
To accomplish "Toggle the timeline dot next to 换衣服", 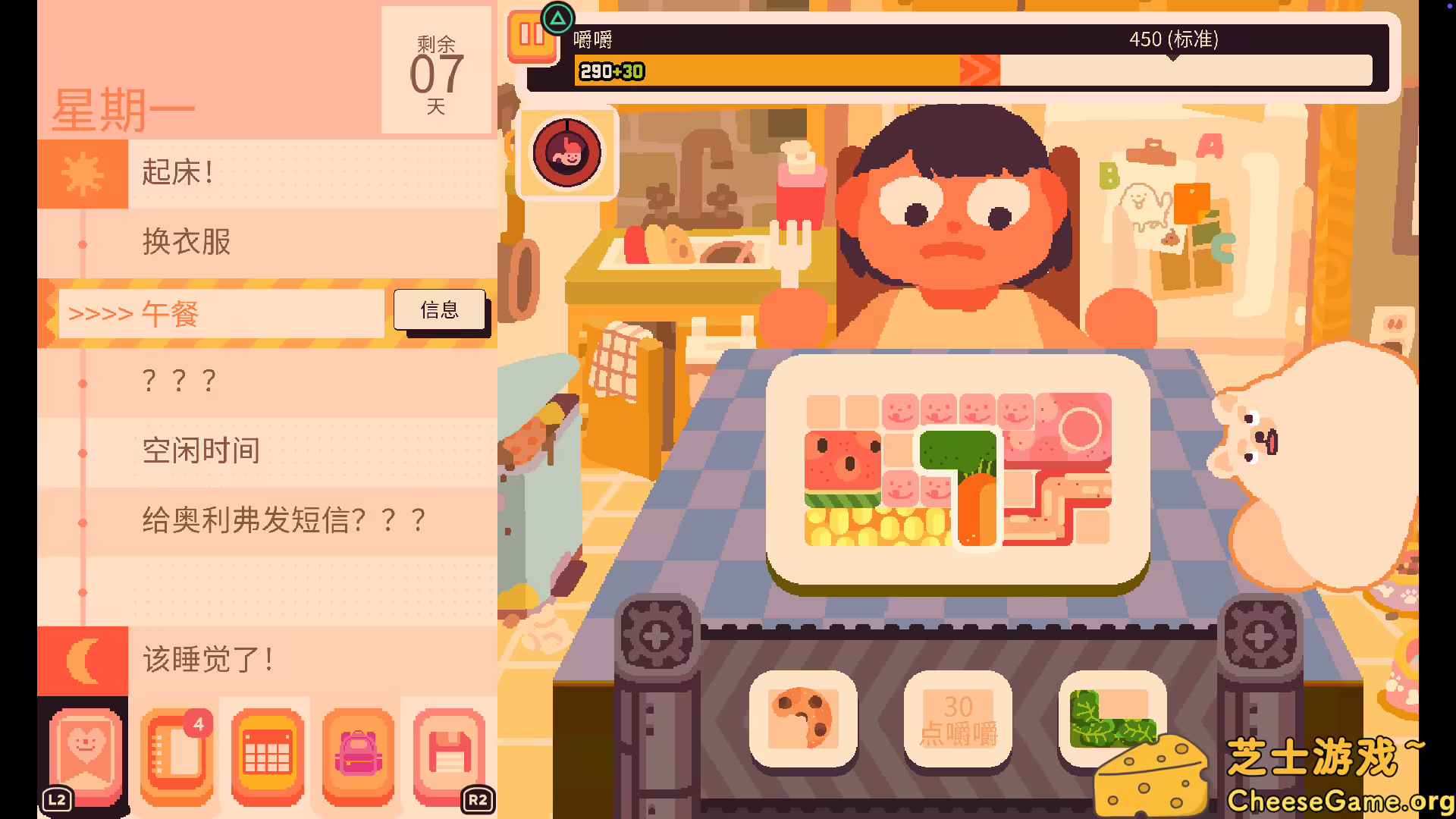I will click(x=82, y=243).
